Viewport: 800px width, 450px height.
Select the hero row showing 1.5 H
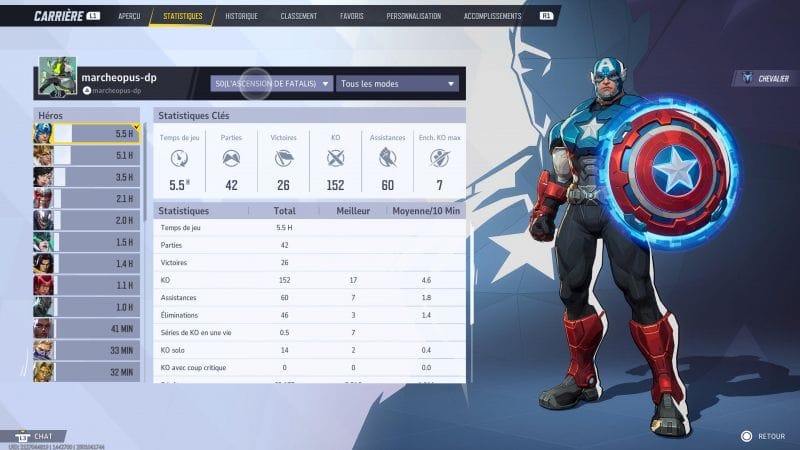click(x=86, y=242)
